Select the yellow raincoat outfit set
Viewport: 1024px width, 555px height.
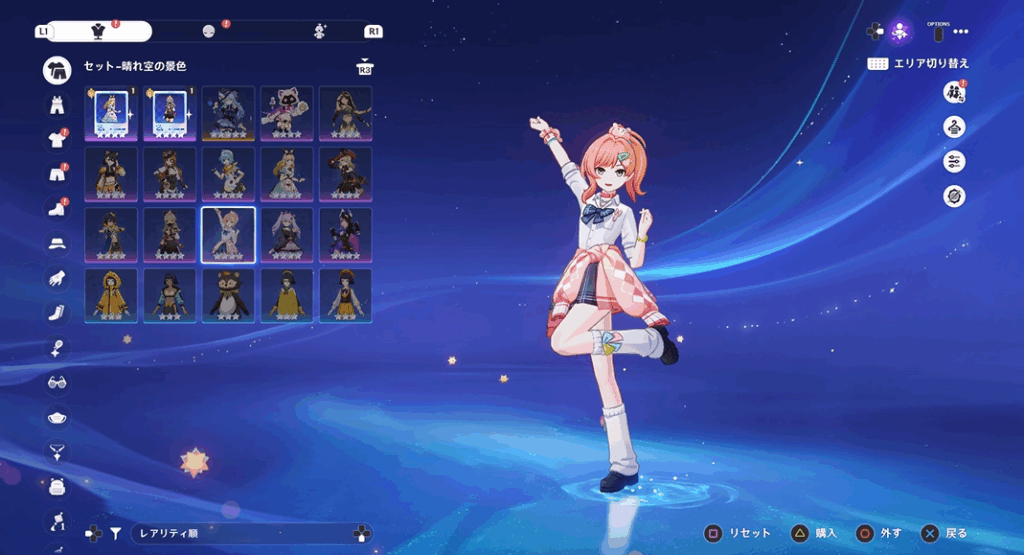tap(111, 295)
